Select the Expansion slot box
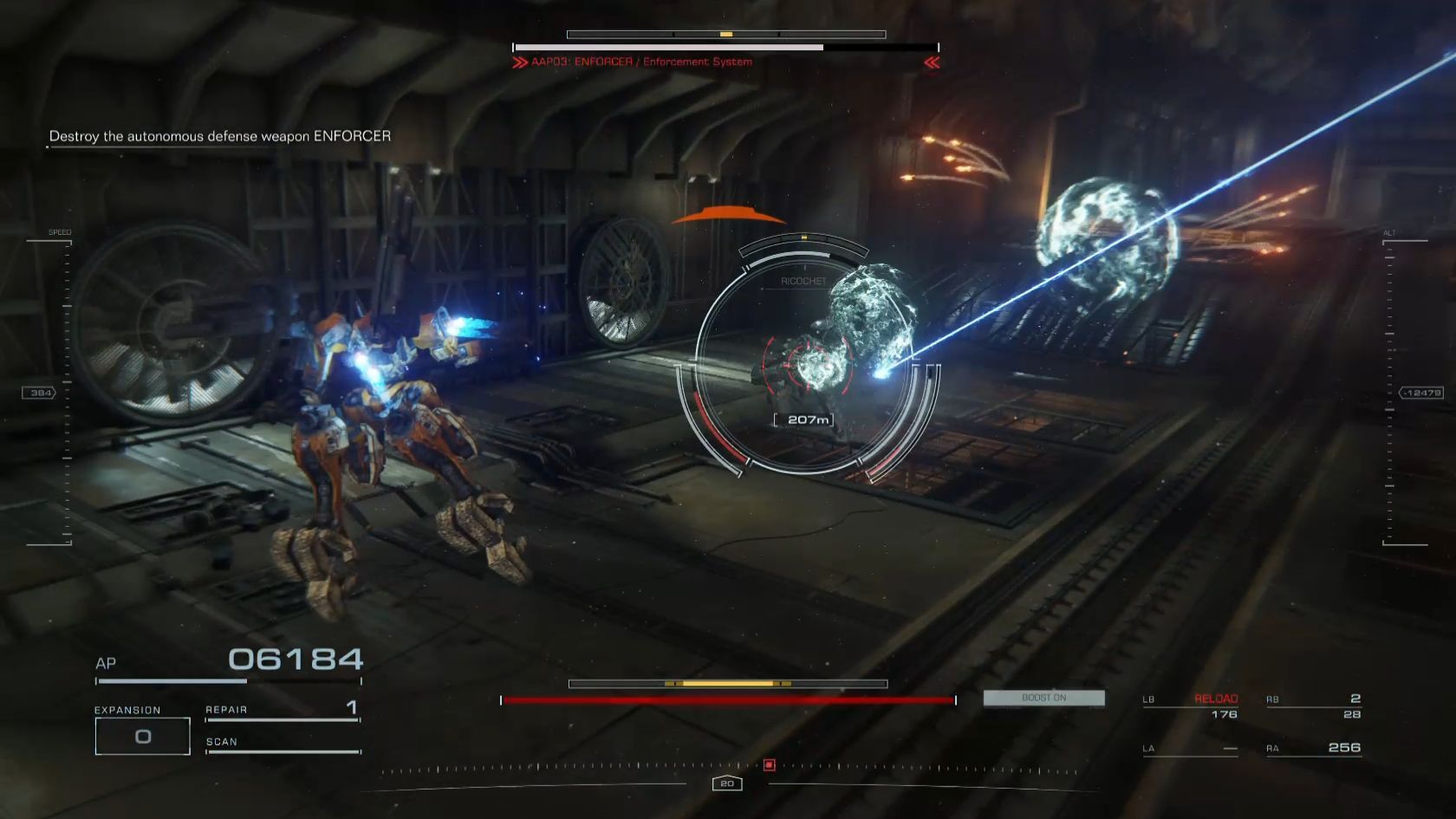The width and height of the screenshot is (1456, 819). pyautogui.click(x=142, y=737)
